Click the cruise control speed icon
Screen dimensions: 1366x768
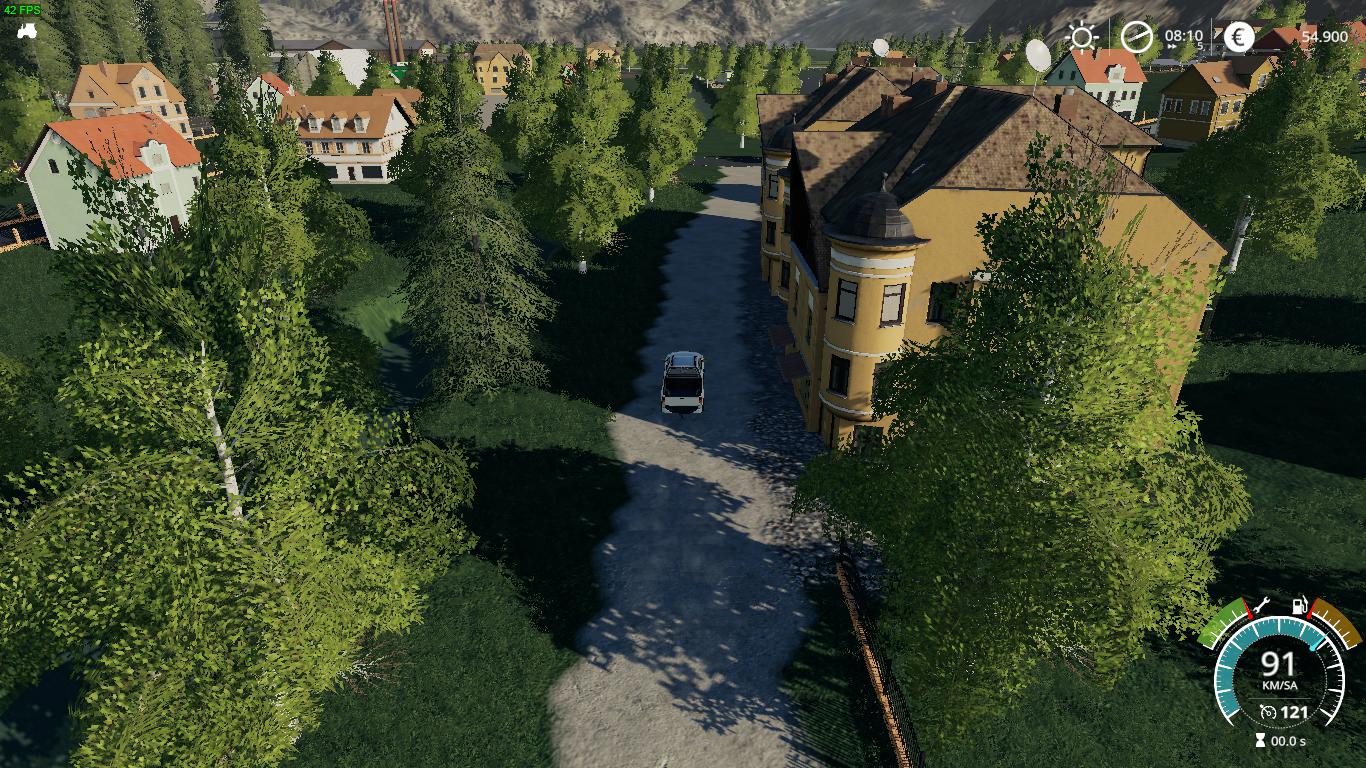click(x=1269, y=711)
